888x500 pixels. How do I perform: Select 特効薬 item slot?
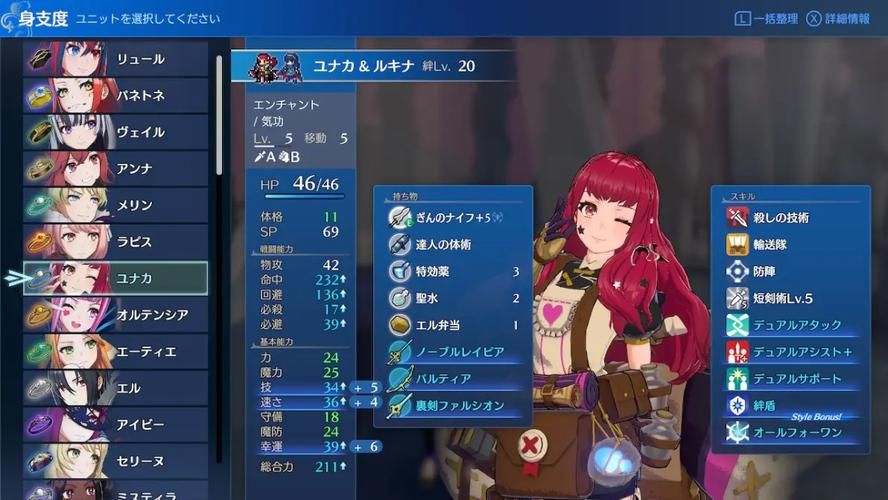point(453,271)
